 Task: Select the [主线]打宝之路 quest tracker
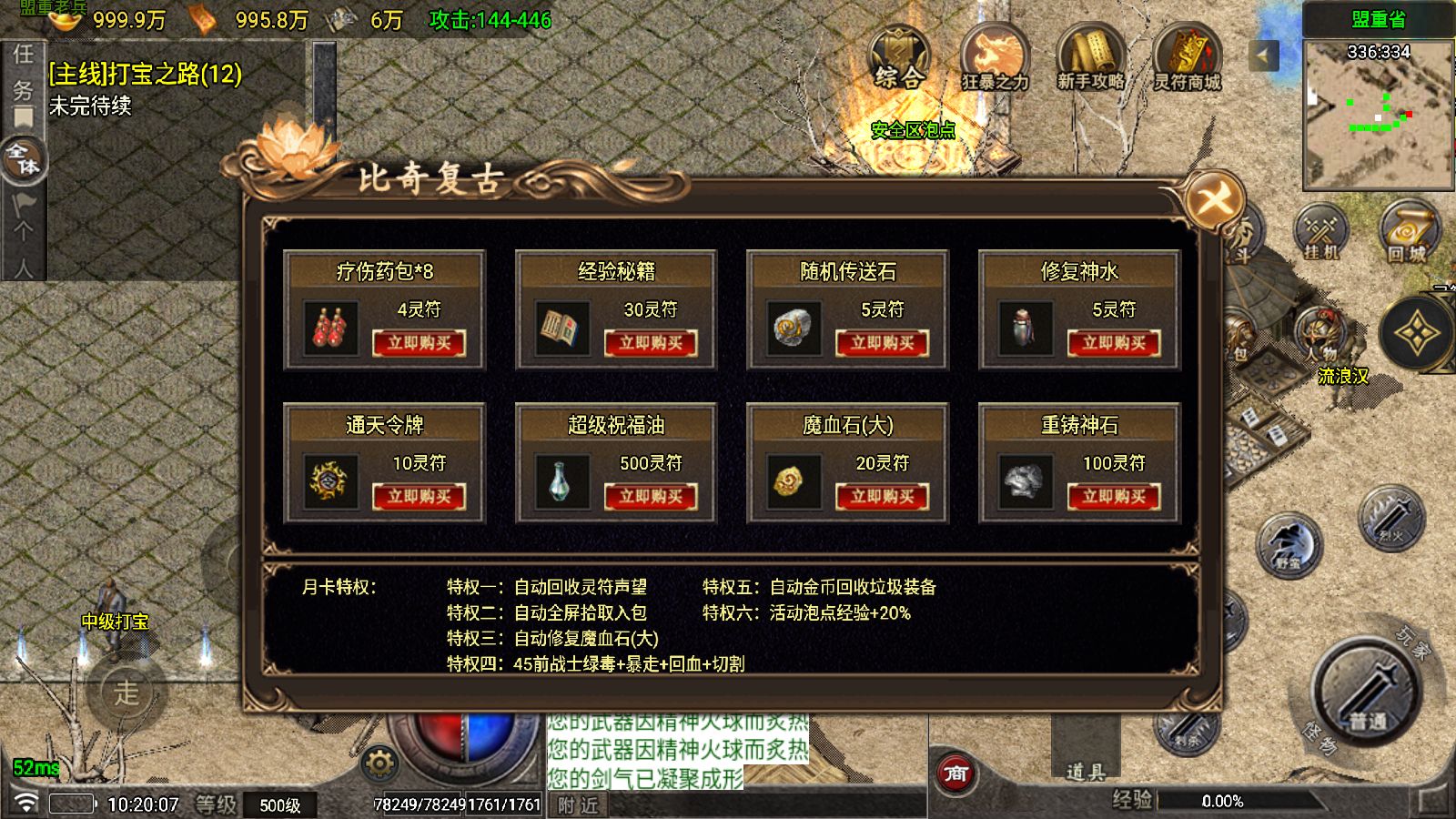point(146,75)
